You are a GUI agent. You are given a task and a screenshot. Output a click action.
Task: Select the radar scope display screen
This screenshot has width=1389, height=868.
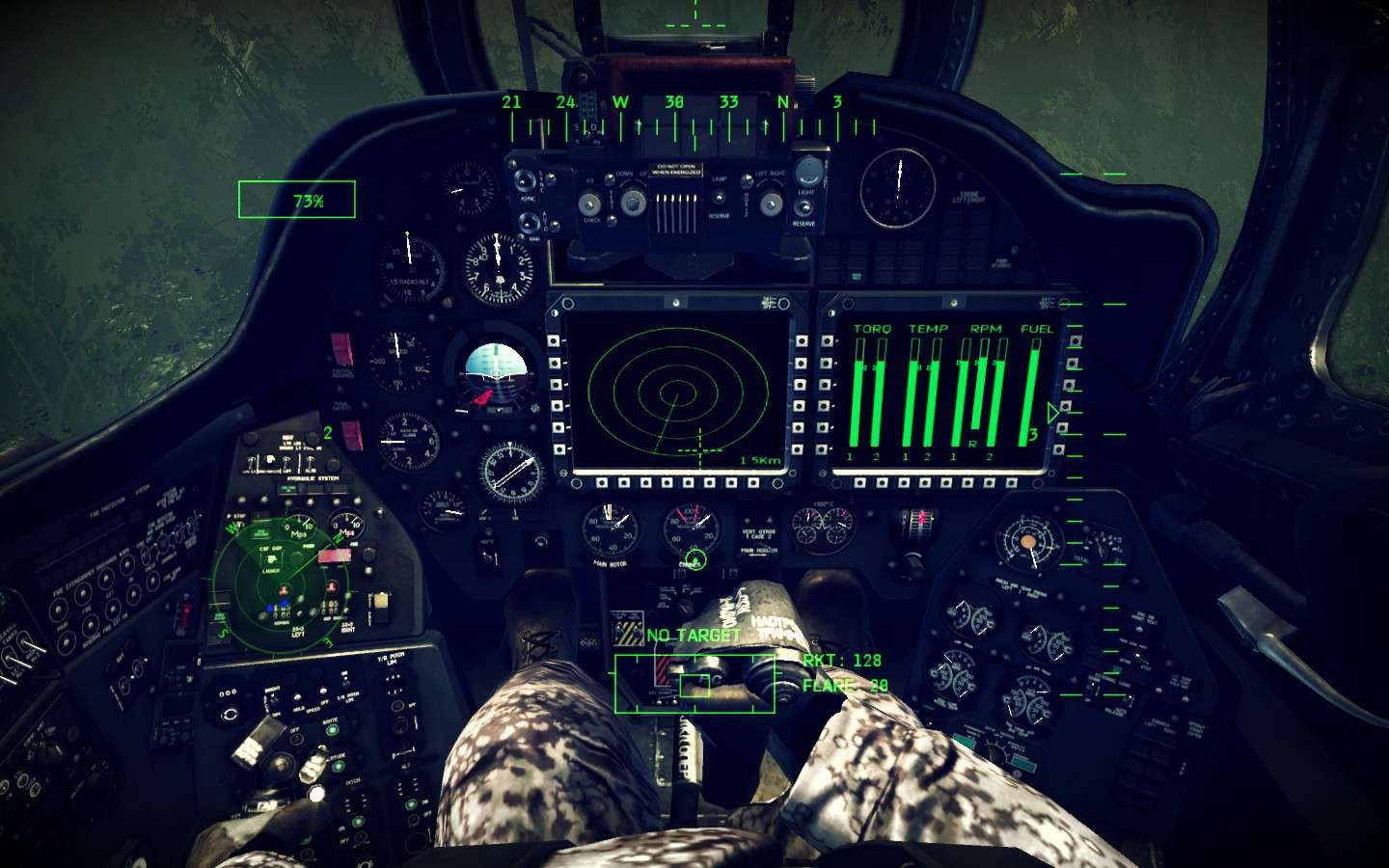point(678,393)
